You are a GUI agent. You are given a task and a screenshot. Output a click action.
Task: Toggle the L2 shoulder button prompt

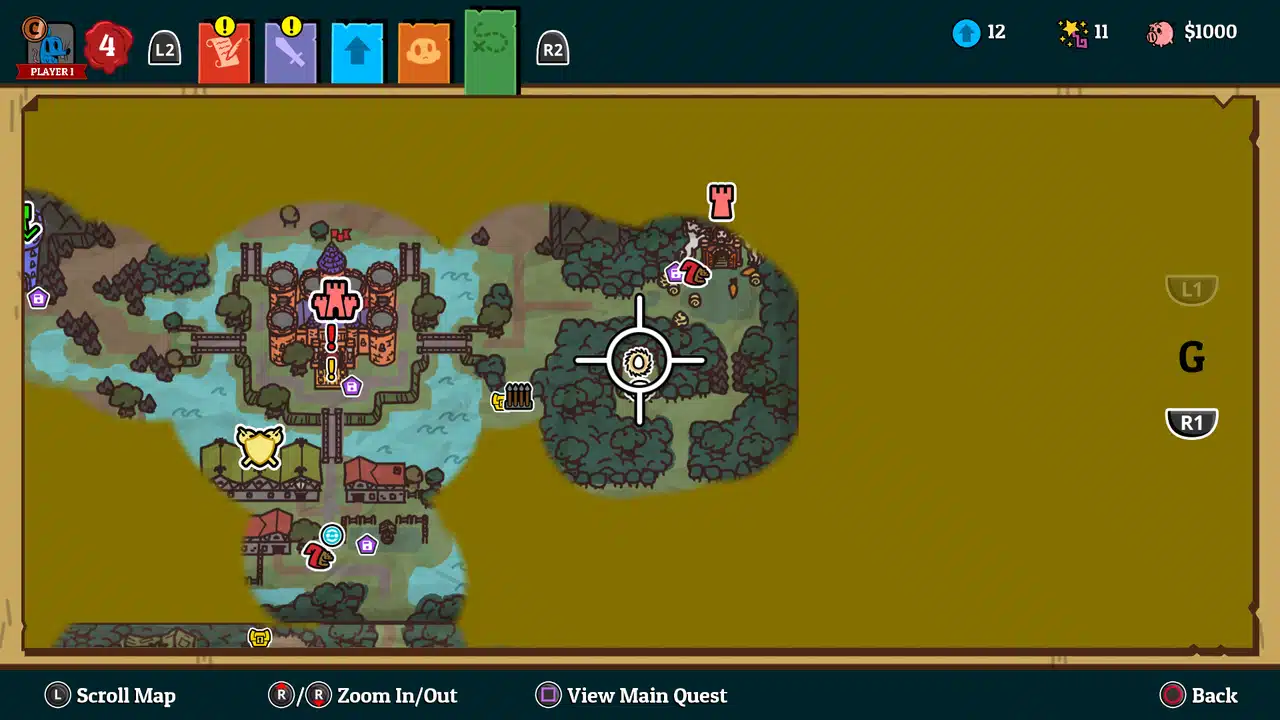[x=163, y=48]
